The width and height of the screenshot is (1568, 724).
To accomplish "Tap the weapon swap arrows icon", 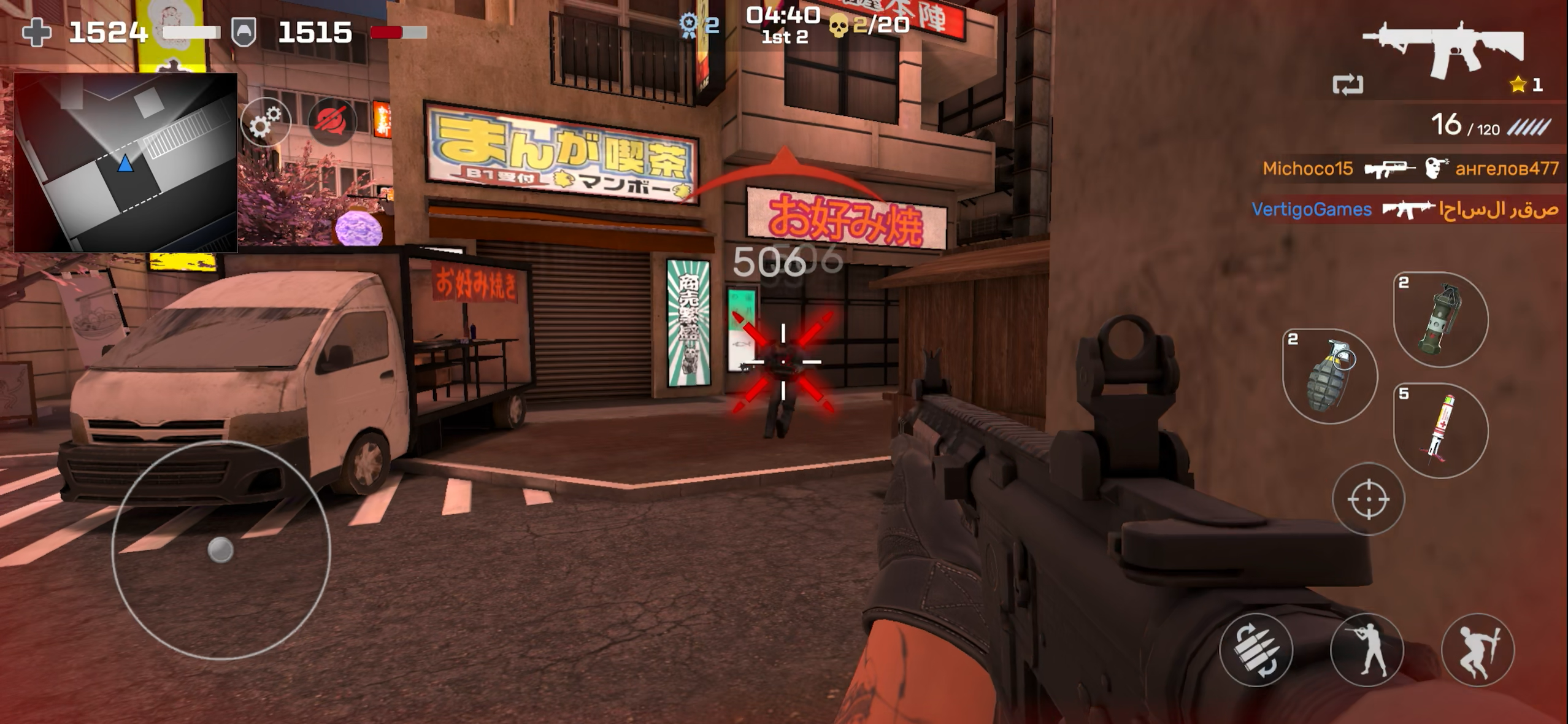I will (1348, 85).
